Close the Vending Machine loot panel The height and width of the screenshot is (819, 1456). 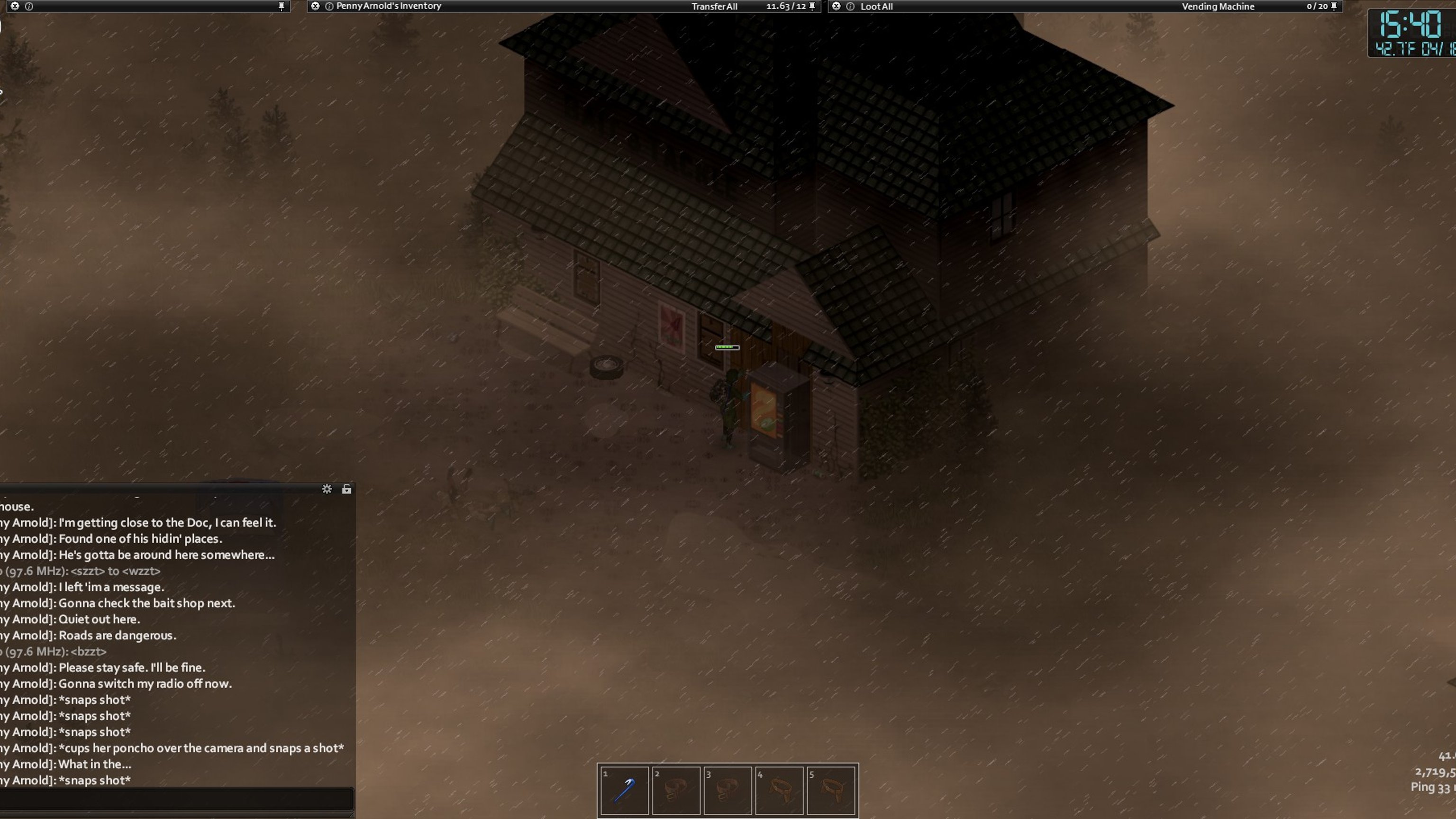coord(837,6)
